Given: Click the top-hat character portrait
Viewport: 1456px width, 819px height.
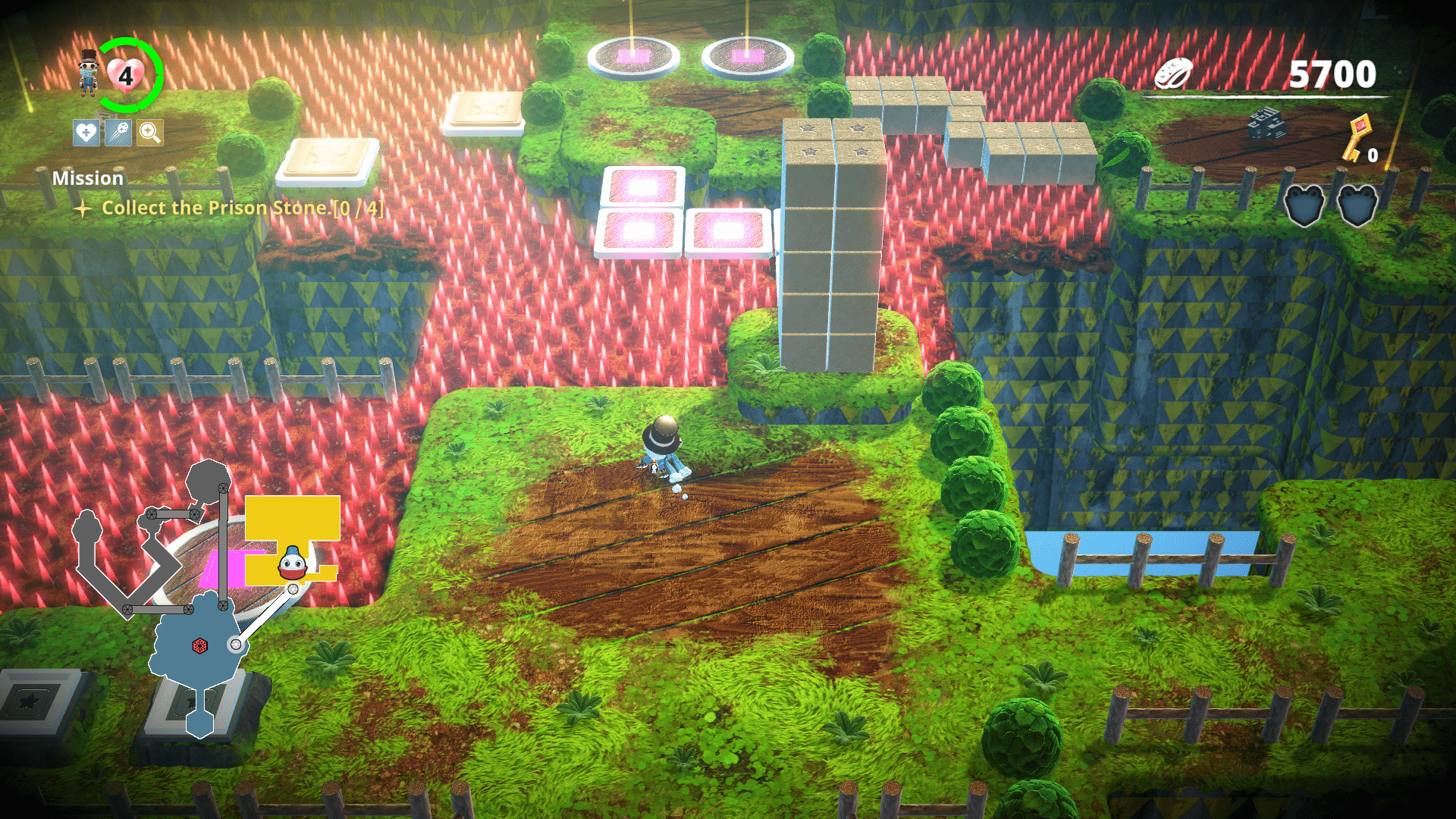Looking at the screenshot, I should 89,73.
